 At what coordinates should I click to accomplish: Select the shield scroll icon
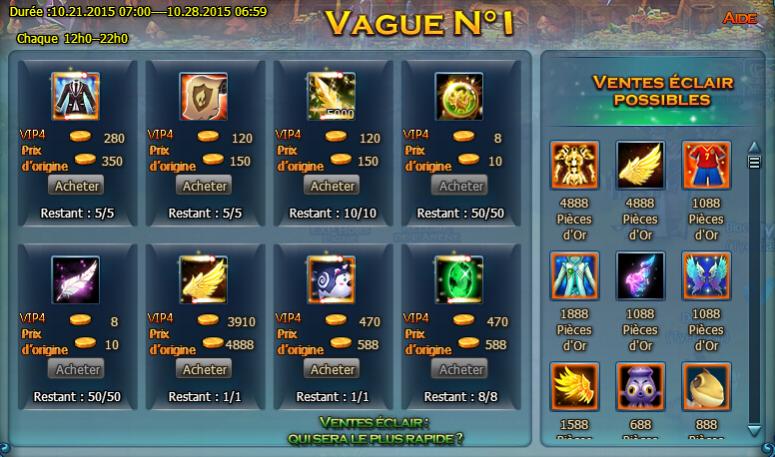click(204, 97)
